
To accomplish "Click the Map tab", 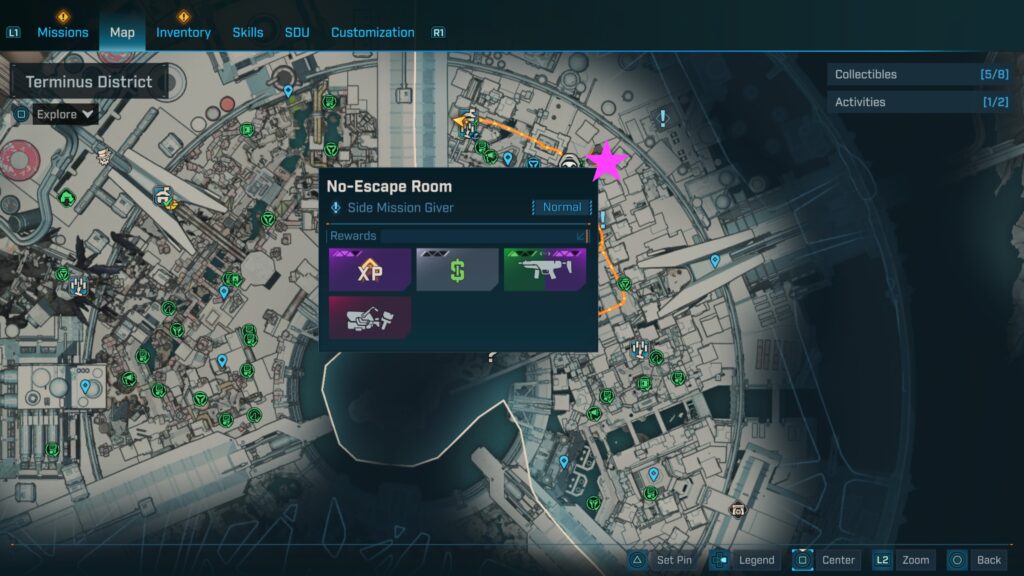I will coord(122,32).
